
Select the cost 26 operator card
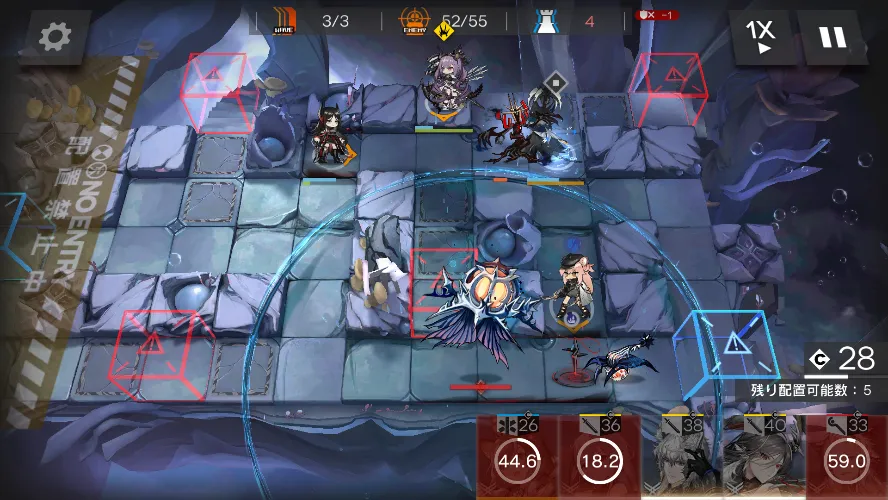tap(517, 459)
